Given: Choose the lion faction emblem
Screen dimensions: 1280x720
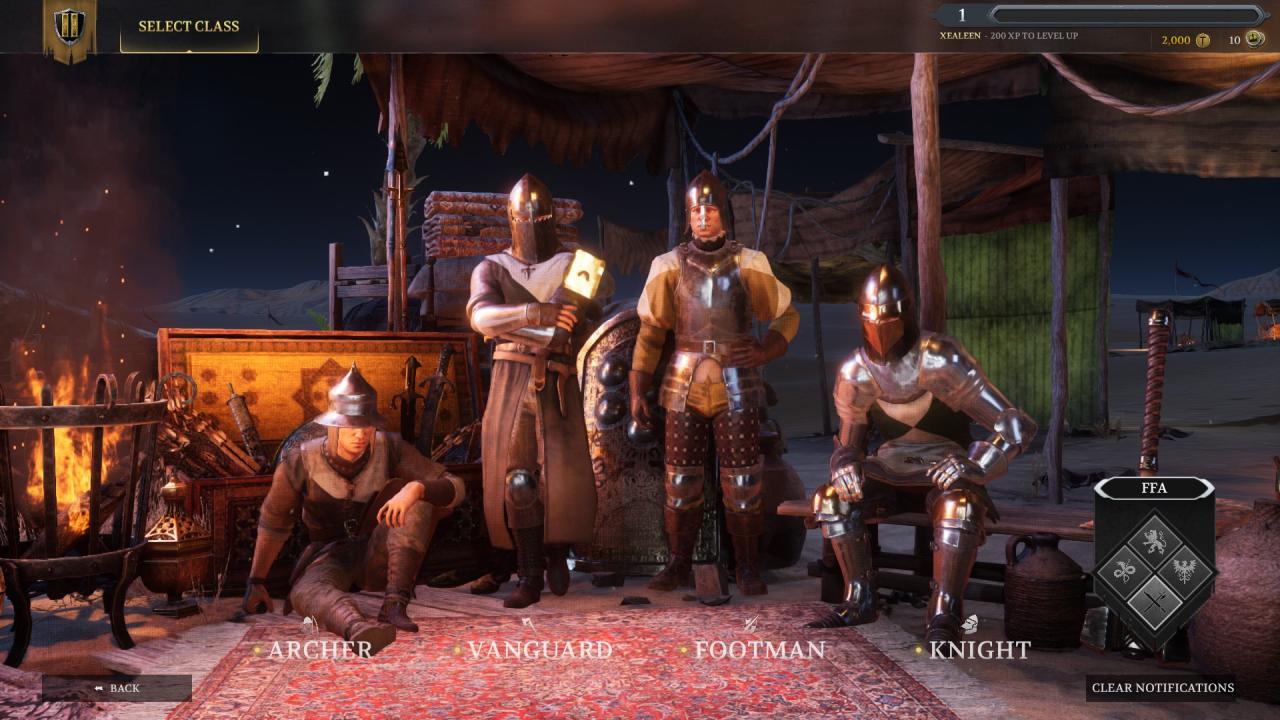Looking at the screenshot, I should (x=1154, y=544).
